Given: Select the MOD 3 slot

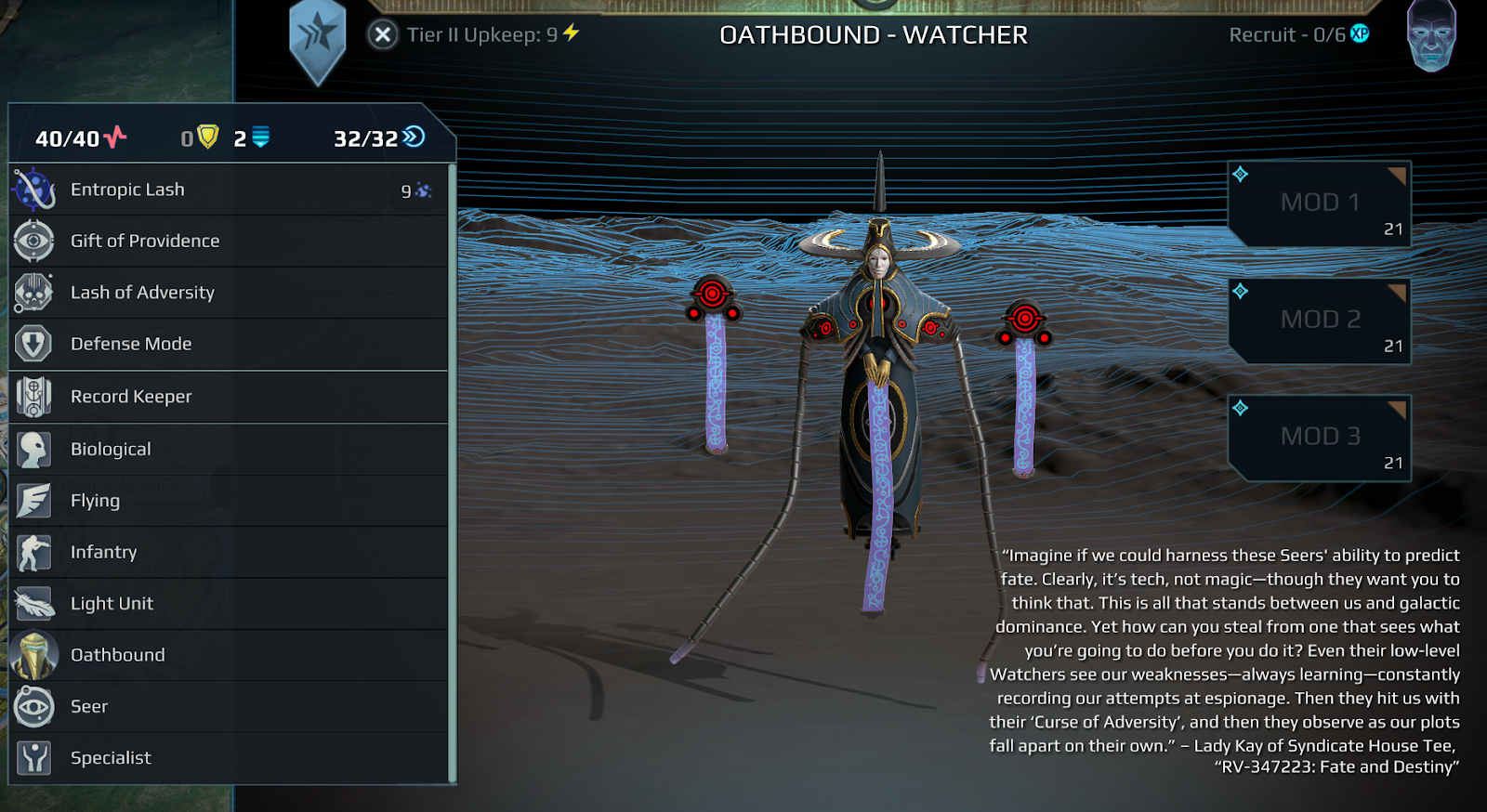Looking at the screenshot, I should [x=1320, y=438].
